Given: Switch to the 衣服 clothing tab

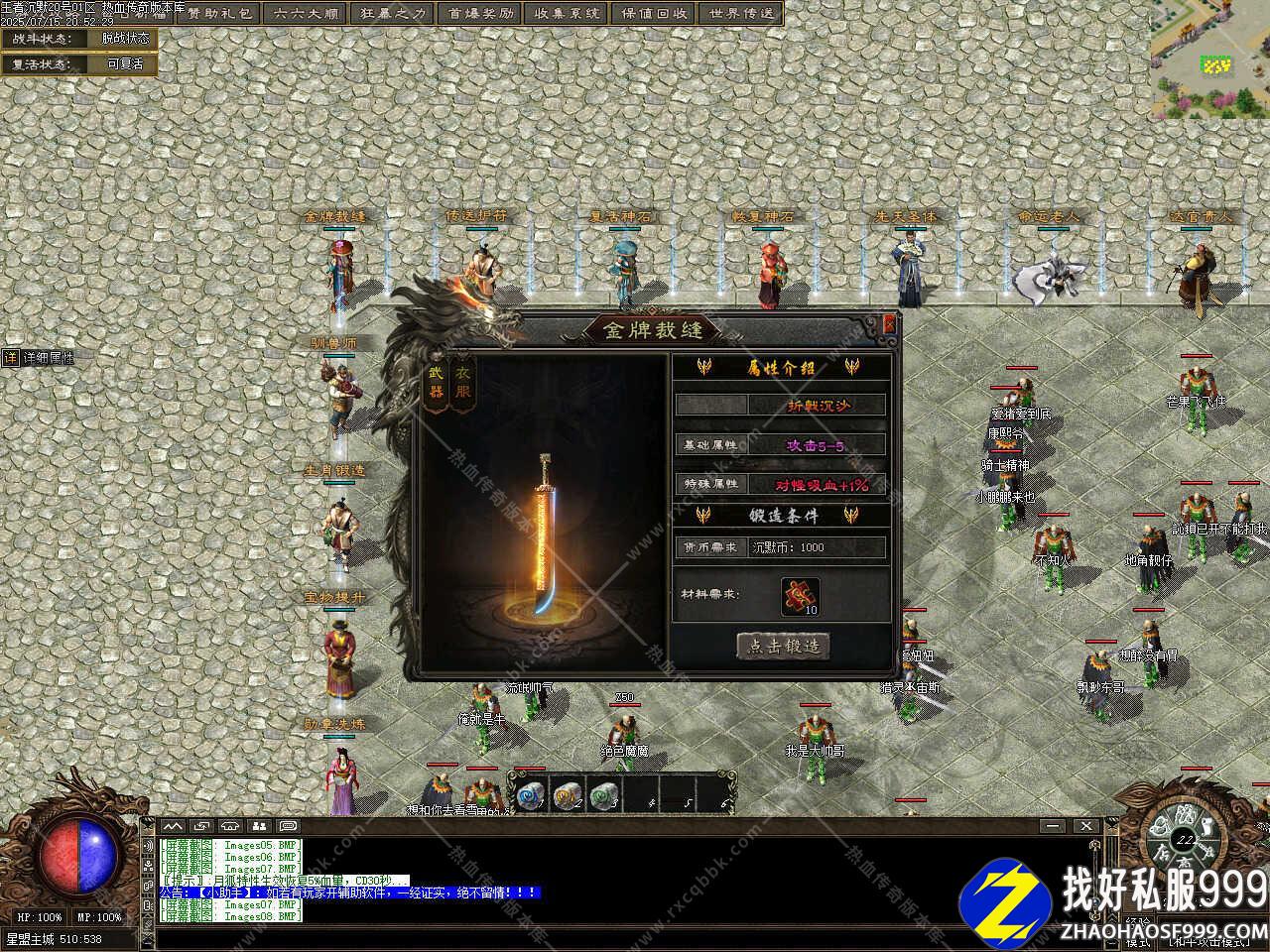Looking at the screenshot, I should (x=462, y=382).
